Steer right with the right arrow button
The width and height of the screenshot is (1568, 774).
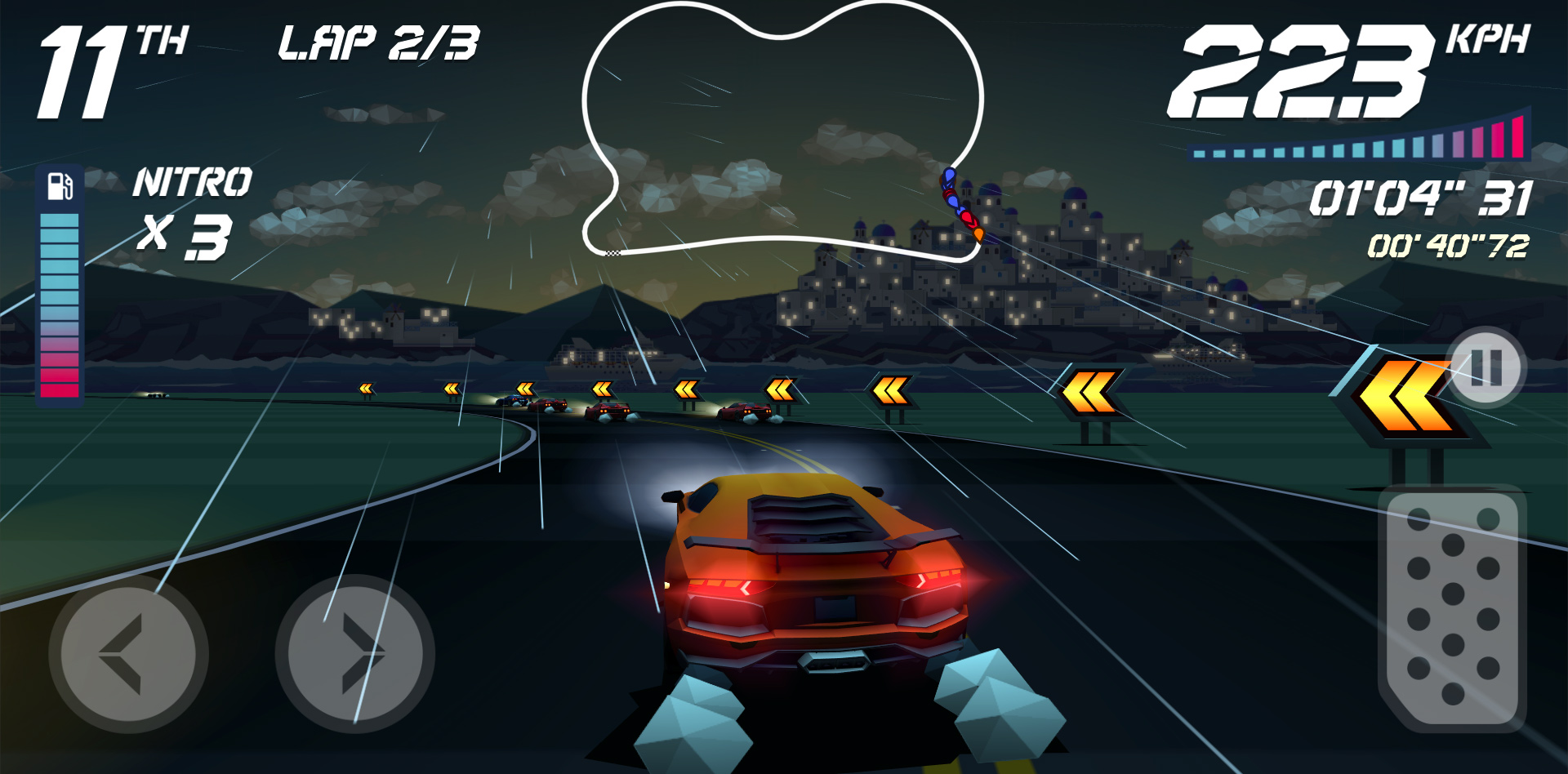click(354, 653)
